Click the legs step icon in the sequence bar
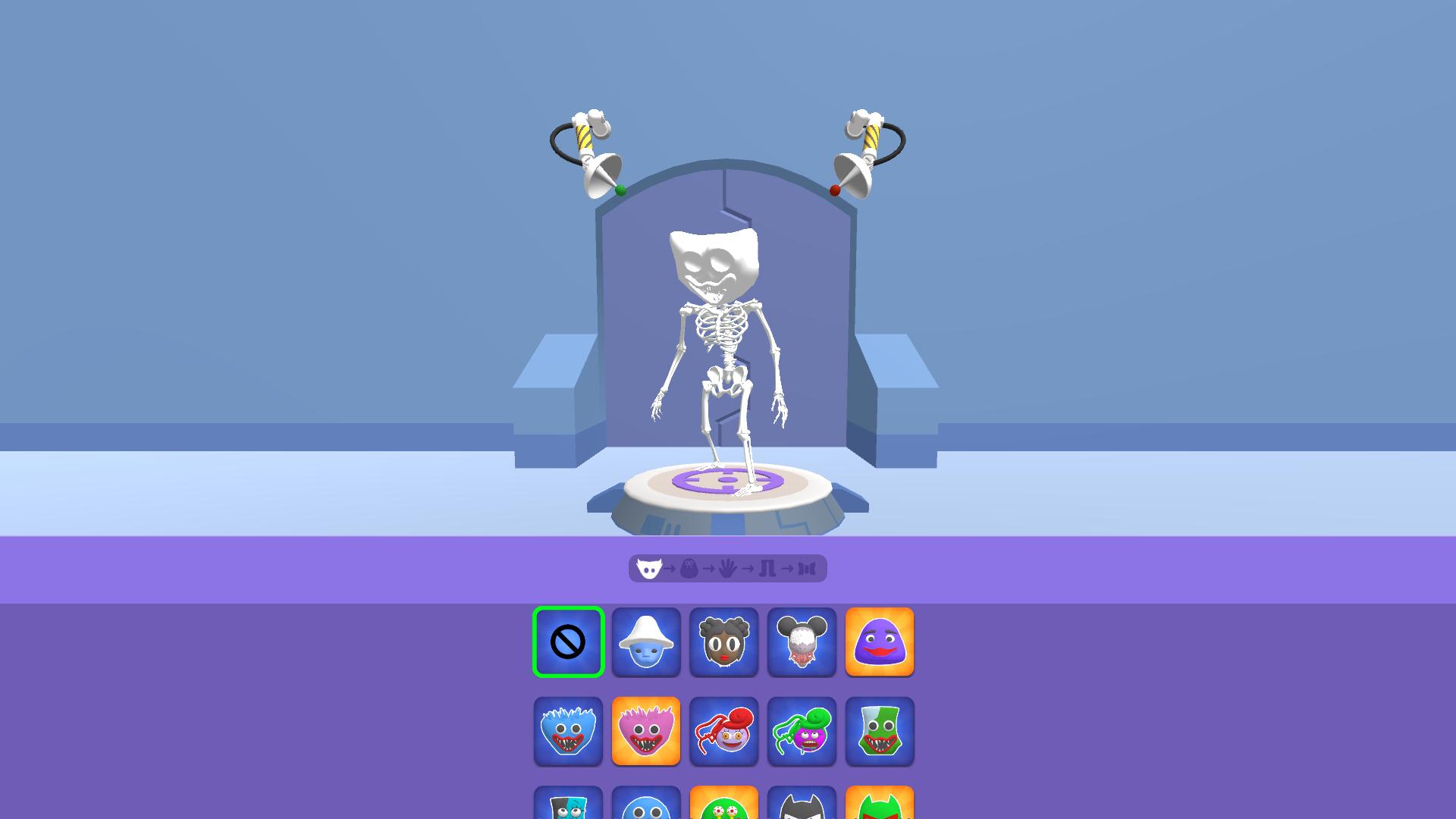 [769, 570]
